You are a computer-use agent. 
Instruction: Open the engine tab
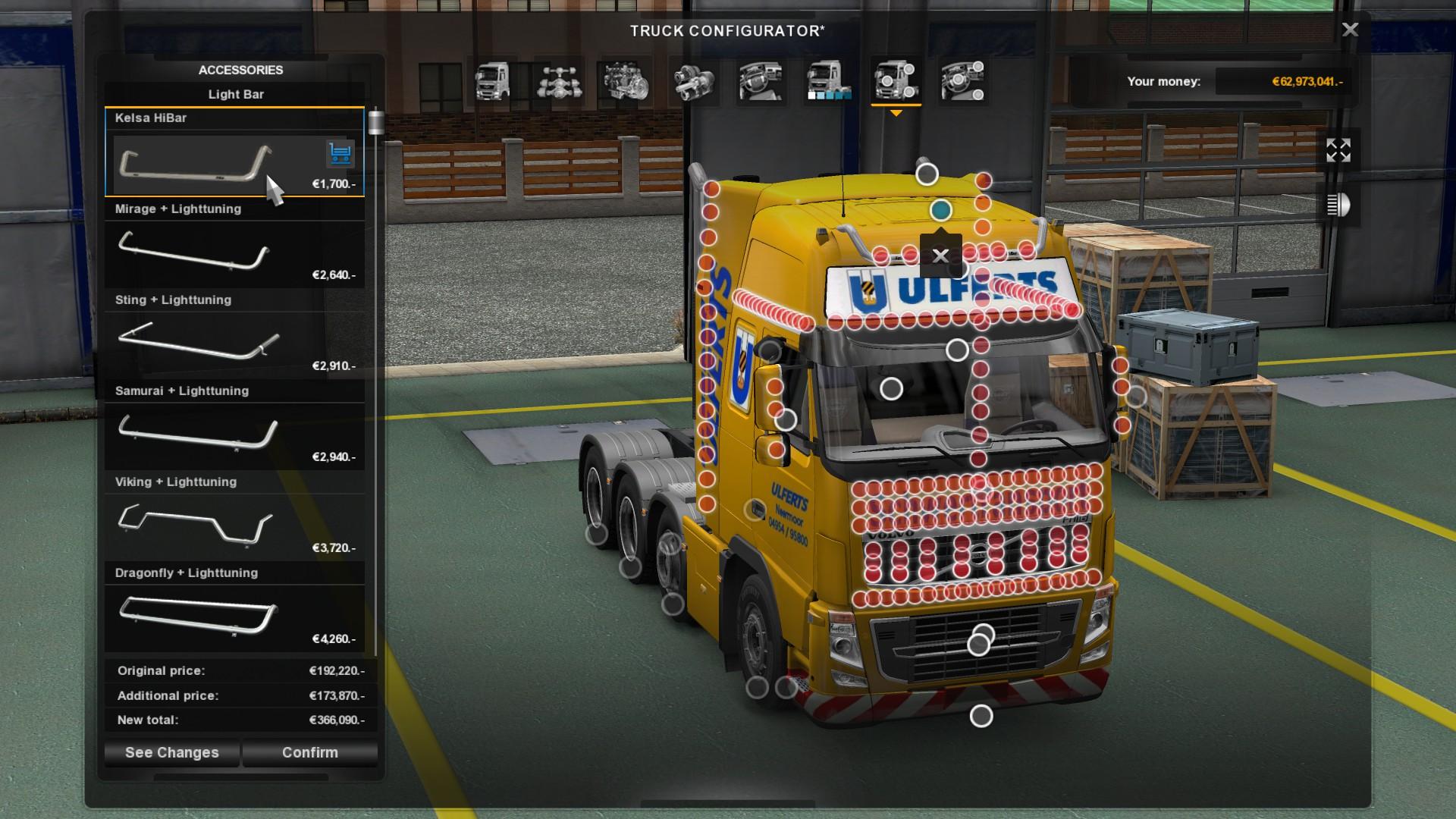tap(626, 81)
